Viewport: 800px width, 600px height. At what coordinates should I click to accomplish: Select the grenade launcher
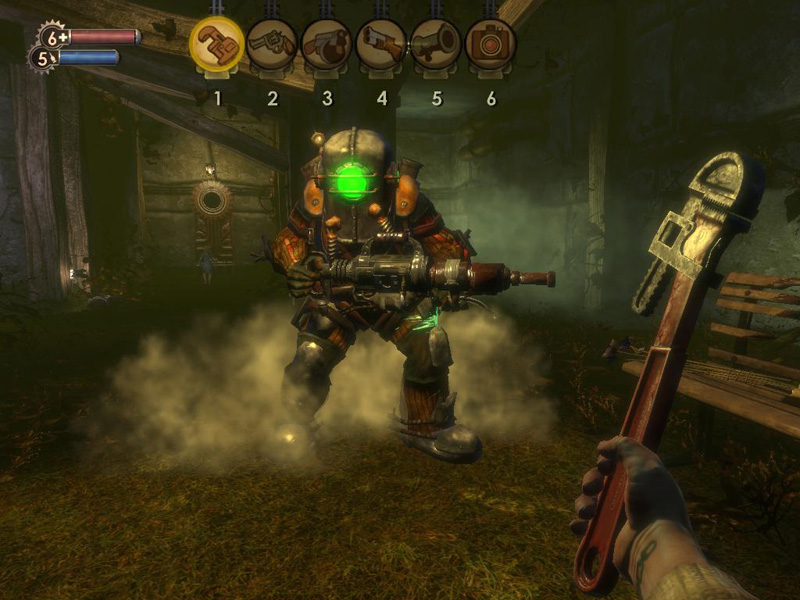436,44
